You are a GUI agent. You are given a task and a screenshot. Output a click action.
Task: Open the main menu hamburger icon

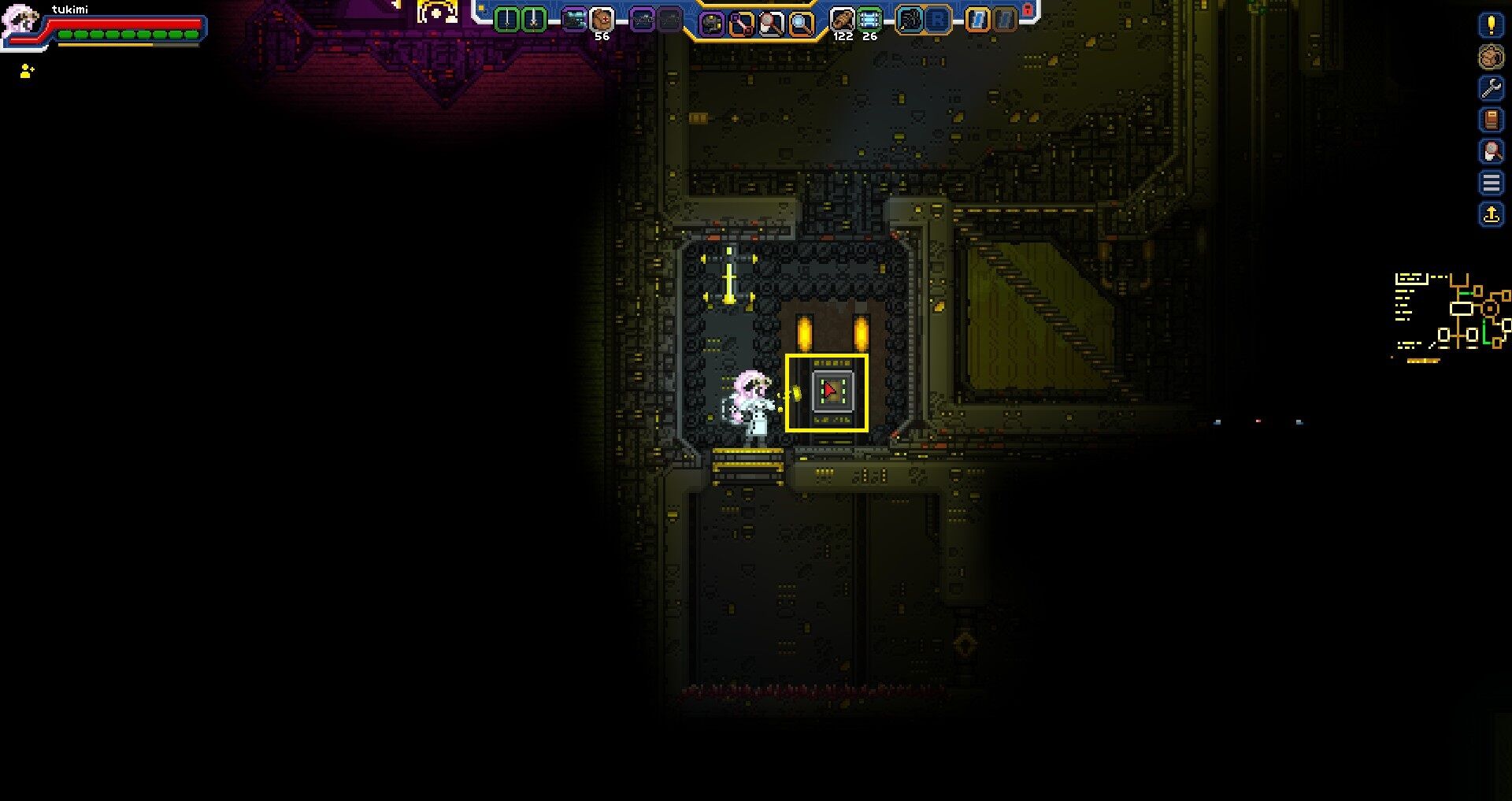[1491, 183]
